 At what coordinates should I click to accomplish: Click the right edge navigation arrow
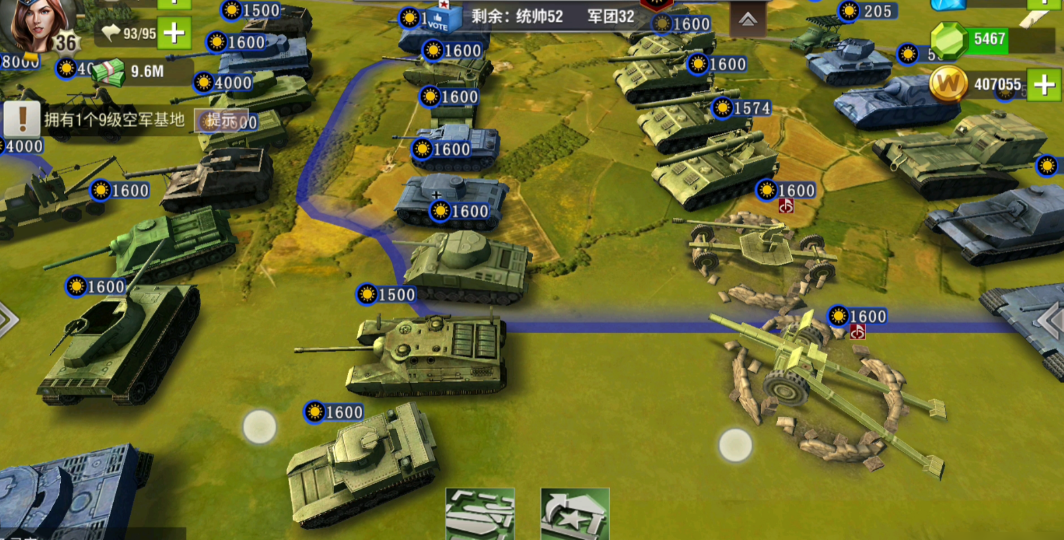tap(1052, 320)
